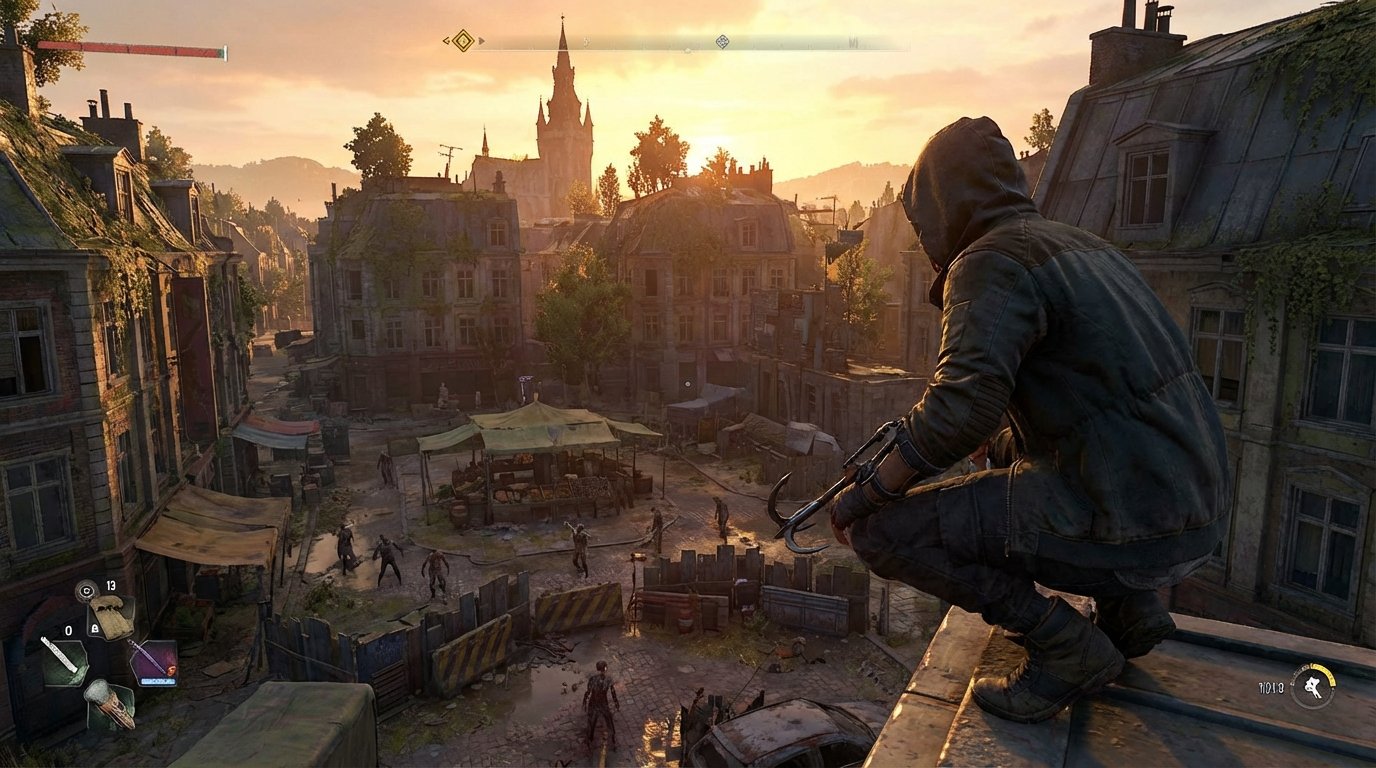Image resolution: width=1376 pixels, height=768 pixels.
Task: Click the blue durability bar under the purple weapon
Action: (159, 681)
